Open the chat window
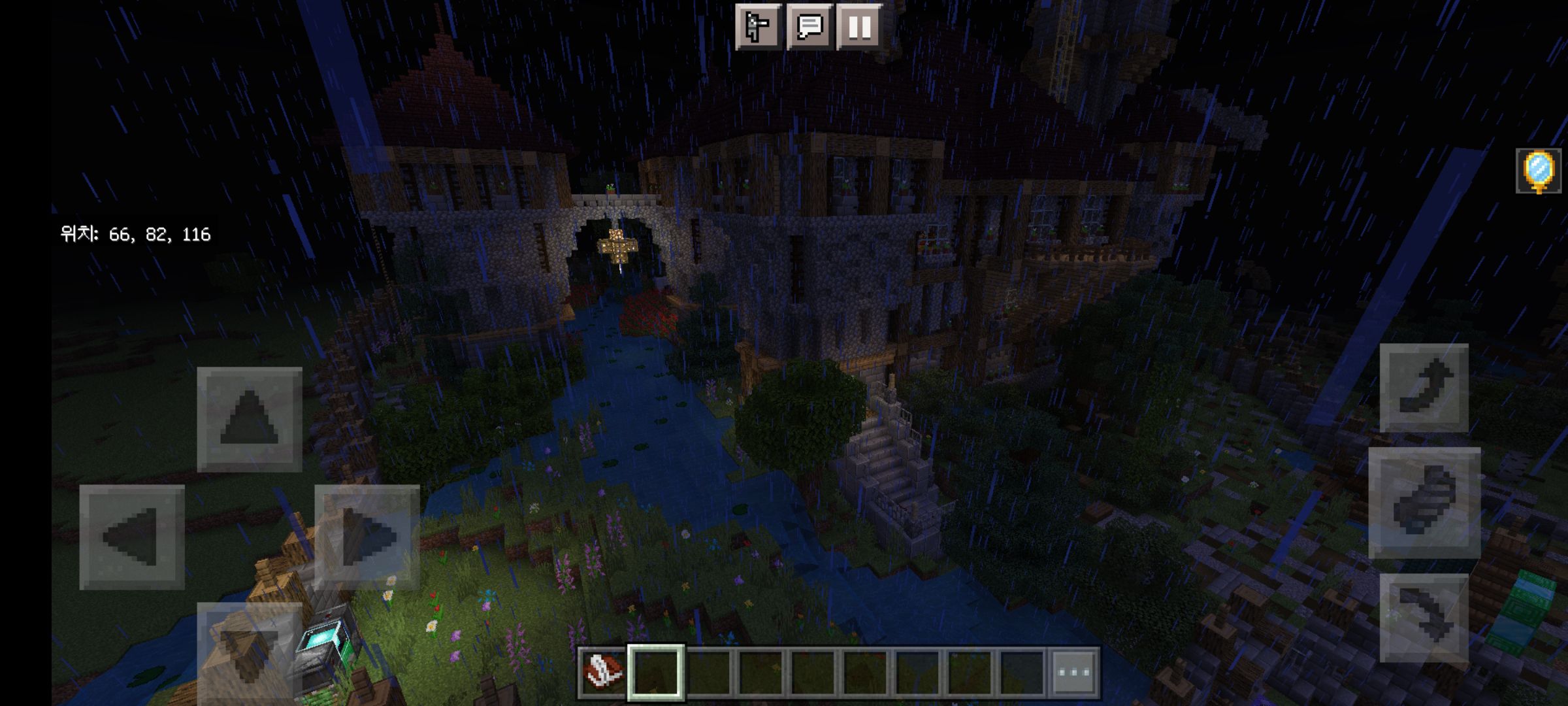The height and width of the screenshot is (706, 1568). pyautogui.click(x=809, y=27)
